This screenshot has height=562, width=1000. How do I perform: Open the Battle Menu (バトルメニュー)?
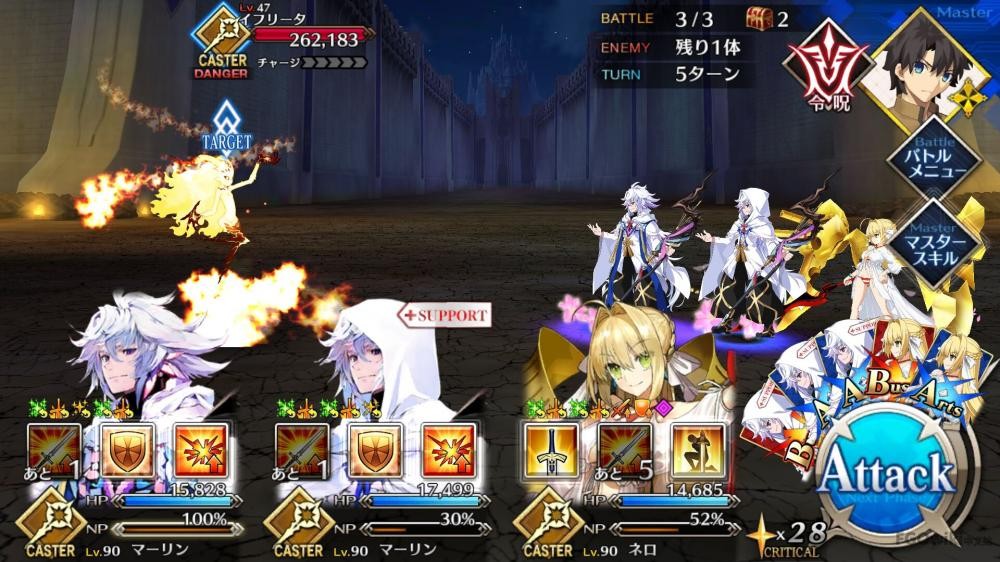tap(938, 163)
